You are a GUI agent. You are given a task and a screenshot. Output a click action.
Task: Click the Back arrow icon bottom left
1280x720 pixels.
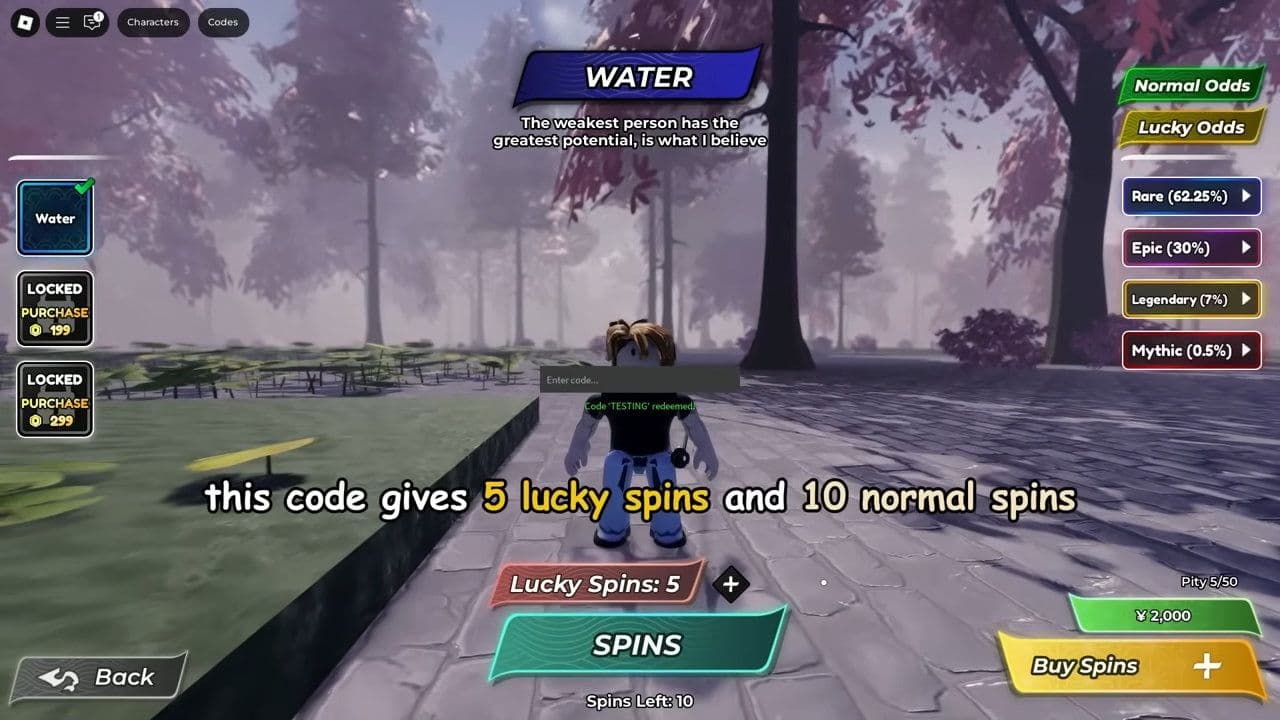pos(60,677)
